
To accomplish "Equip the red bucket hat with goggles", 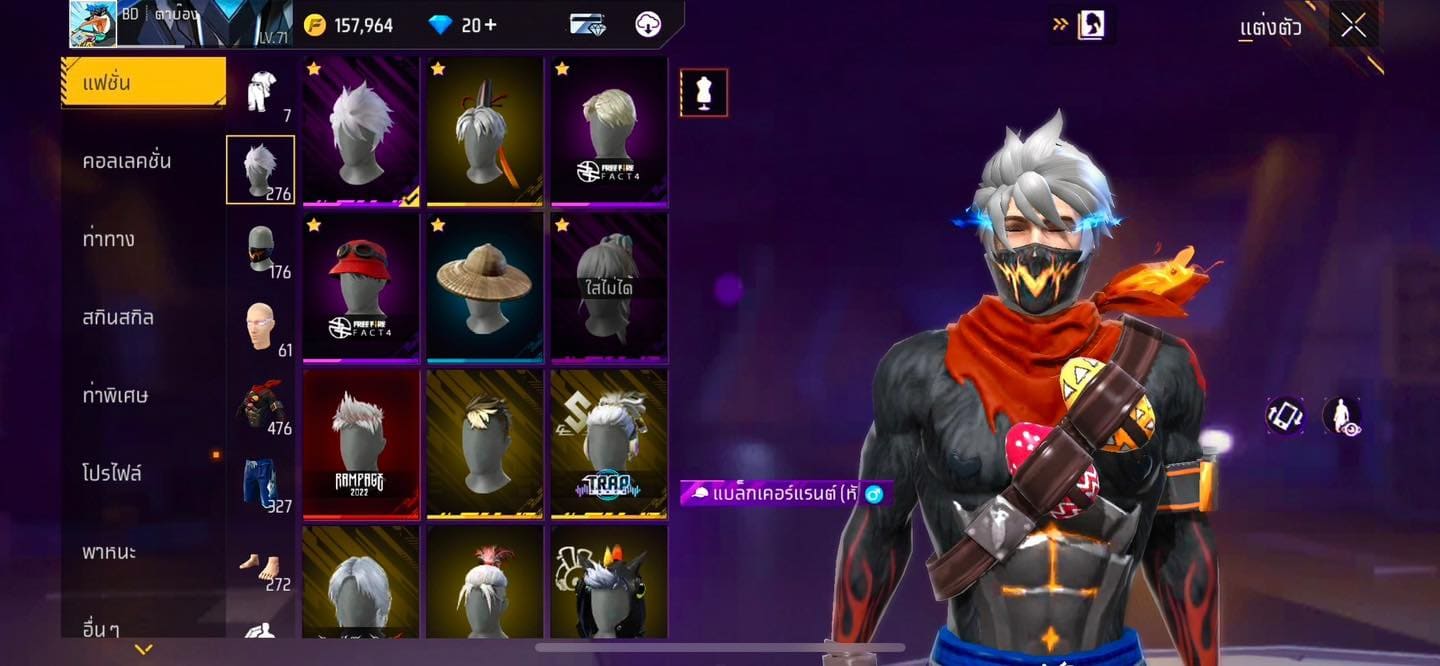I will (361, 287).
